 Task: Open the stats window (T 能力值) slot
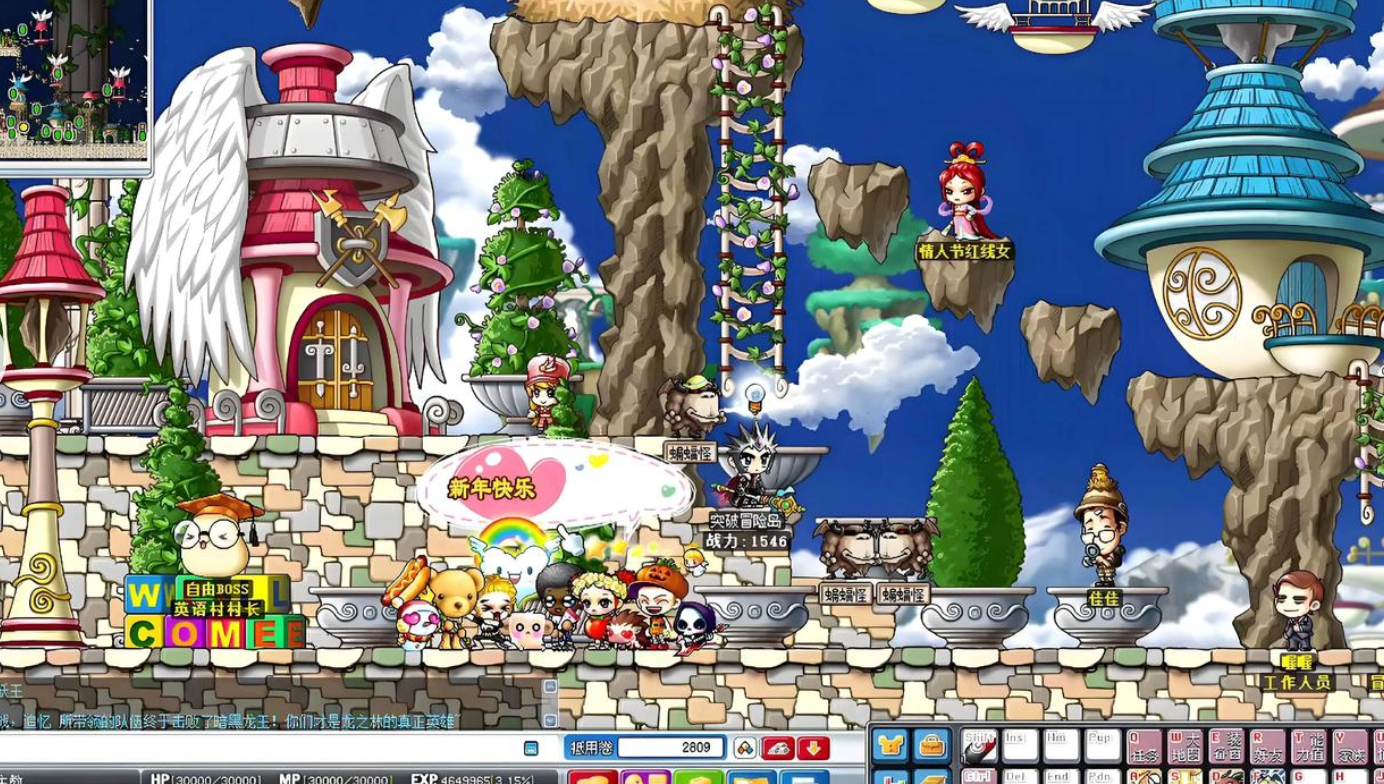pos(1309,747)
